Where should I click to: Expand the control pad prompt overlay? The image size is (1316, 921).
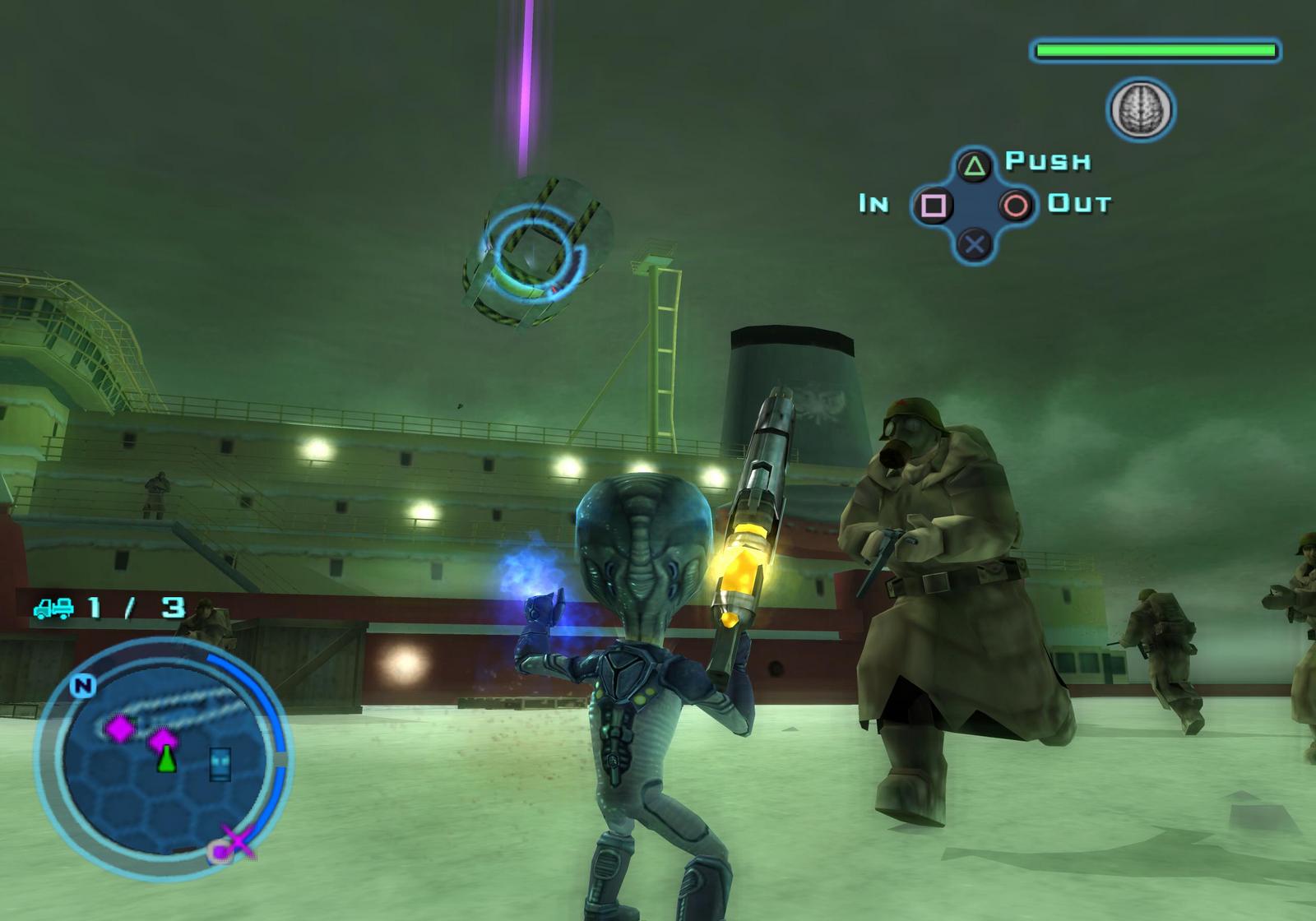(973, 205)
